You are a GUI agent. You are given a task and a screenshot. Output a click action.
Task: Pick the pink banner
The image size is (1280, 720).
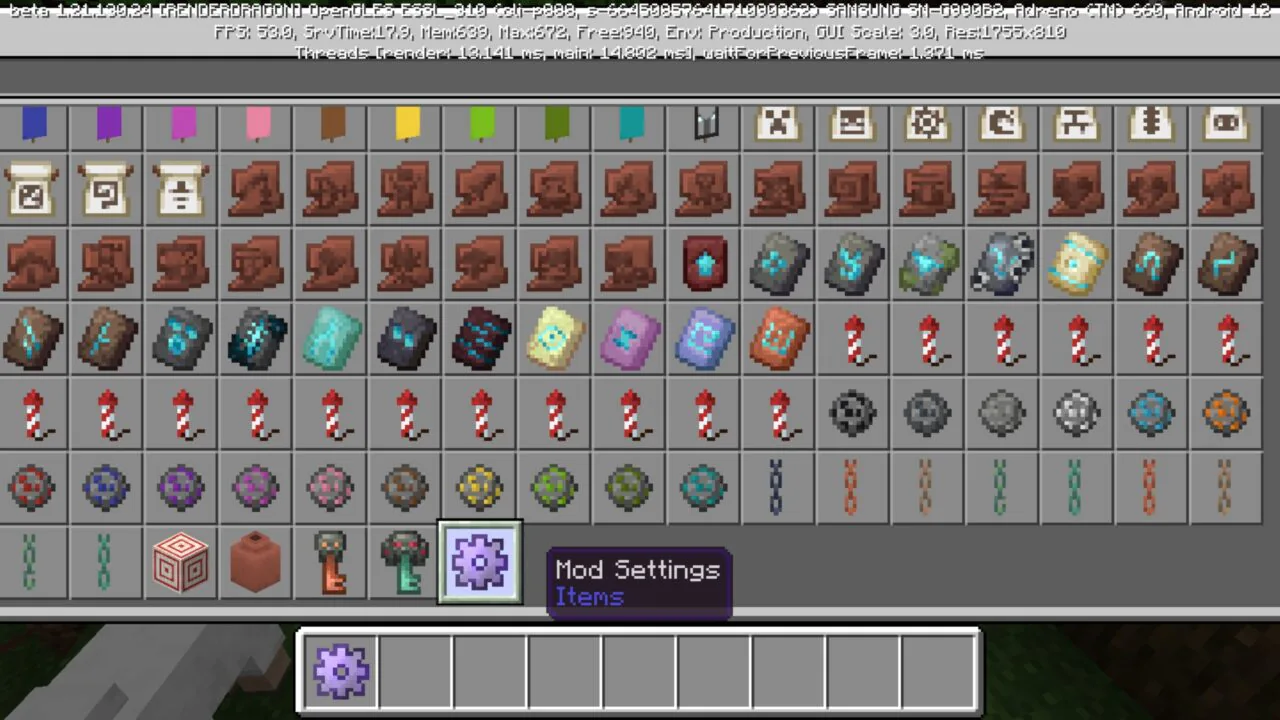255,123
